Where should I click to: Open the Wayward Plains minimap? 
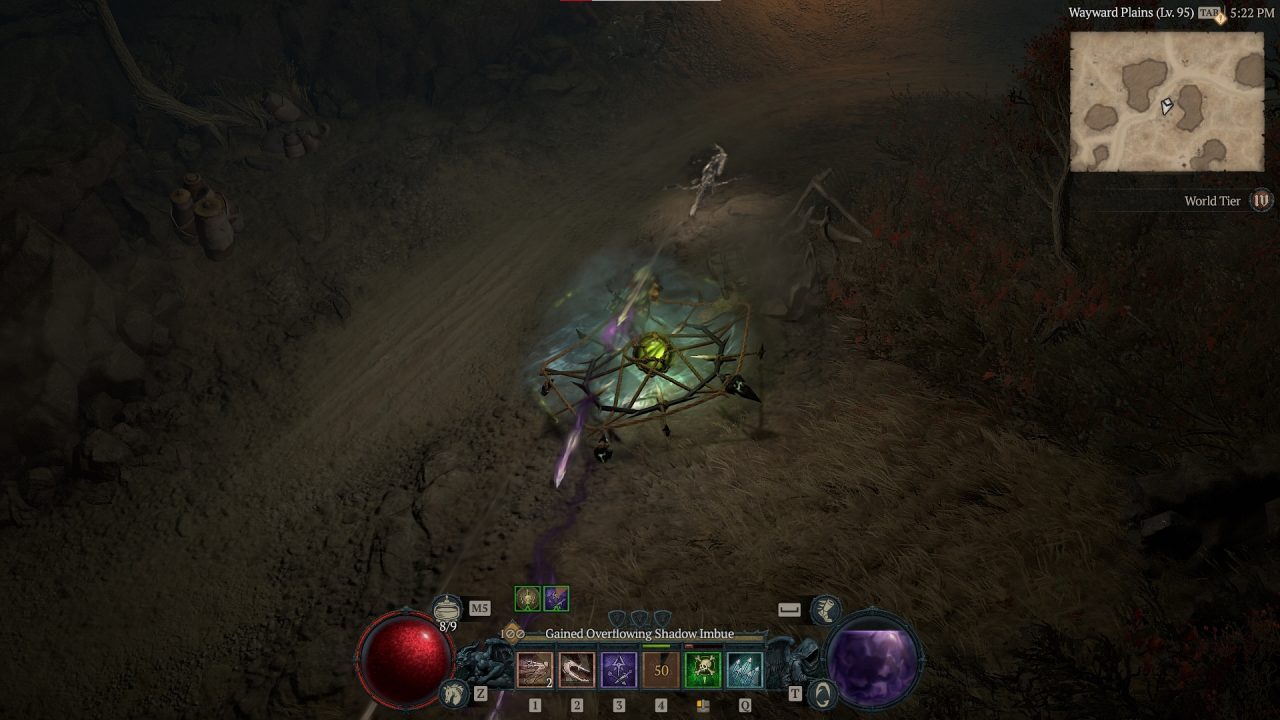tap(1167, 102)
